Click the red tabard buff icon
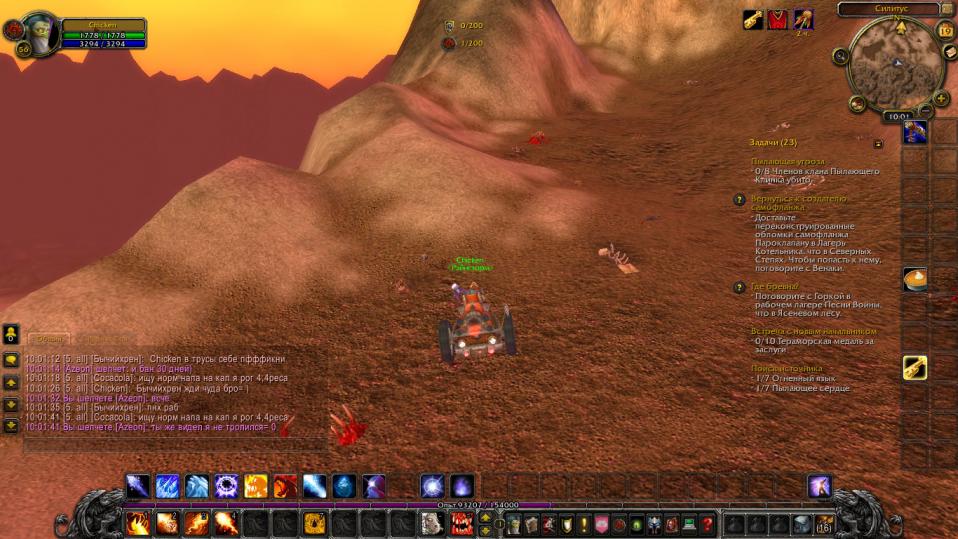This screenshot has height=539, width=958. [x=777, y=20]
